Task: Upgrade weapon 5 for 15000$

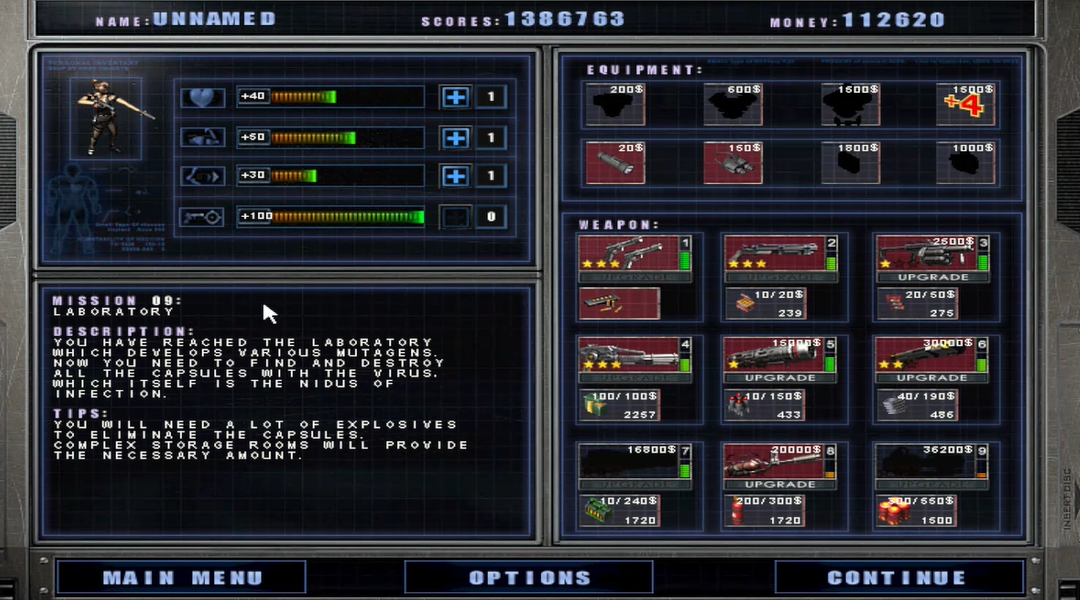Action: (x=780, y=378)
